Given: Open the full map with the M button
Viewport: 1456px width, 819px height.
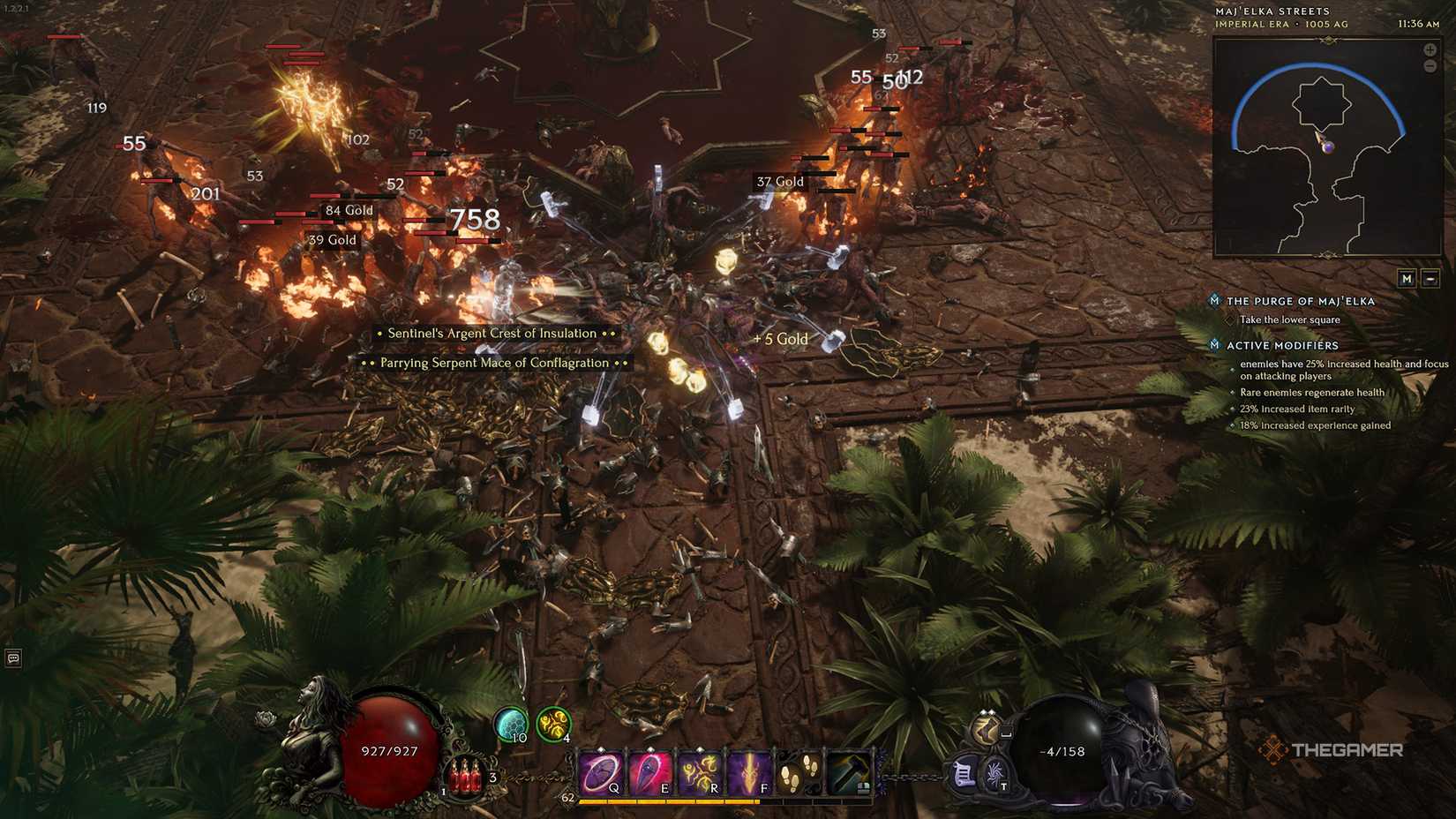Looking at the screenshot, I should click(1406, 279).
